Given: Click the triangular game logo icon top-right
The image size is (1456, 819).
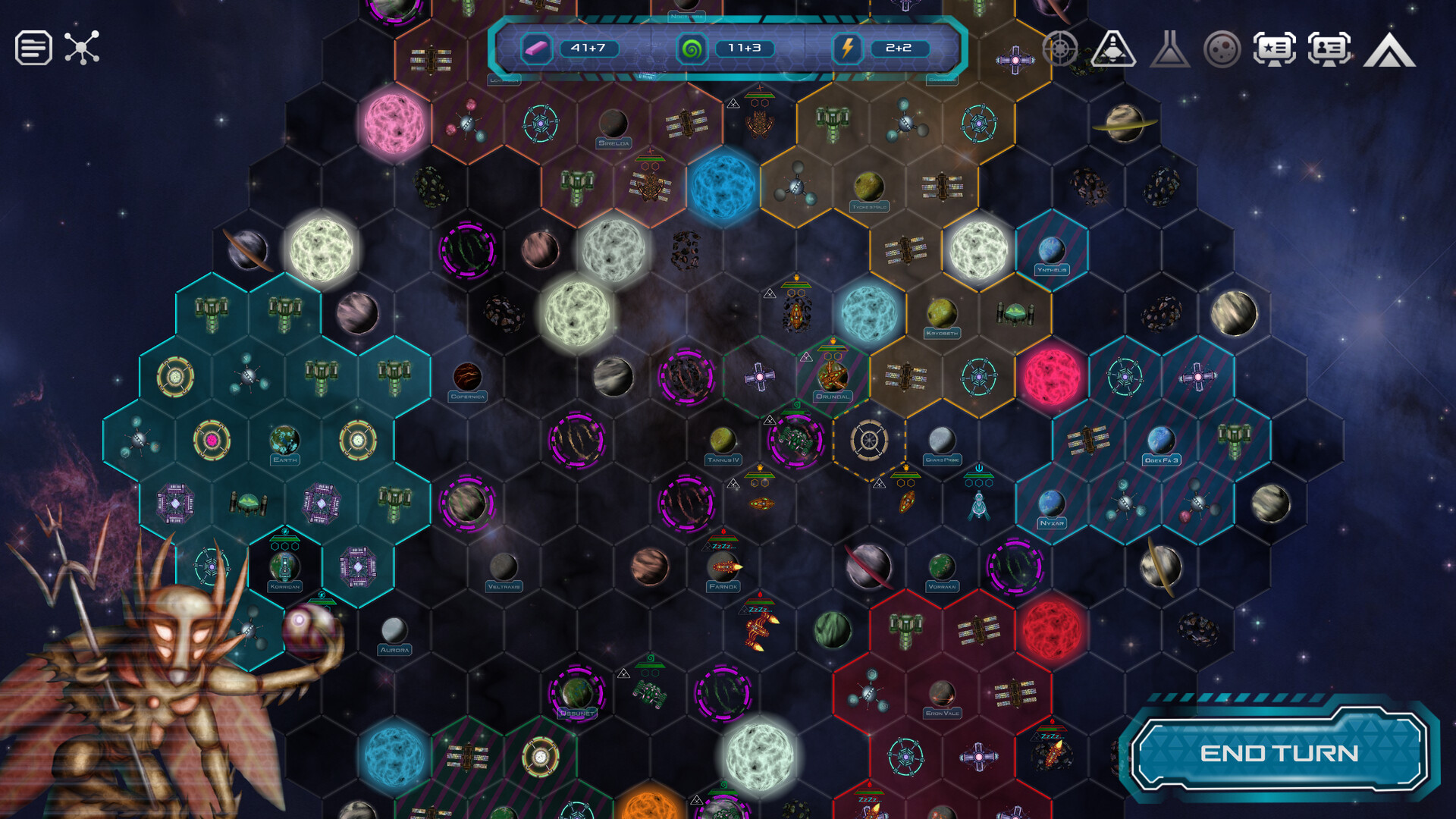Looking at the screenshot, I should pos(1389,51).
